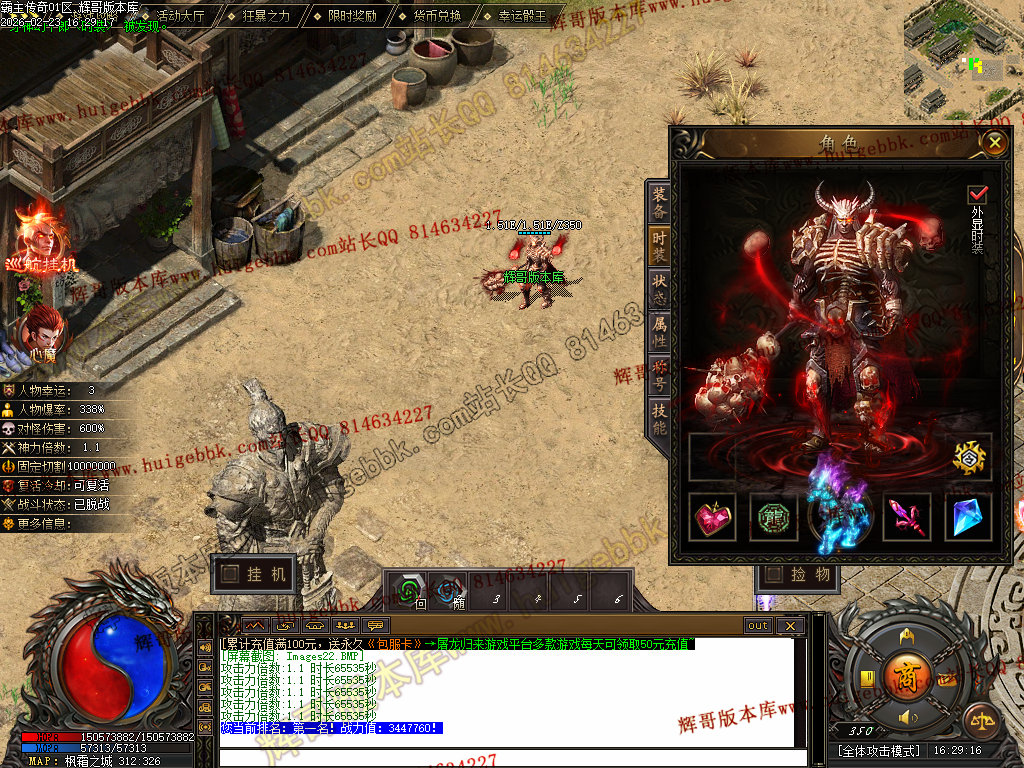Close the chat window with X
Image resolution: width=1024 pixels, height=768 pixels.
(789, 626)
